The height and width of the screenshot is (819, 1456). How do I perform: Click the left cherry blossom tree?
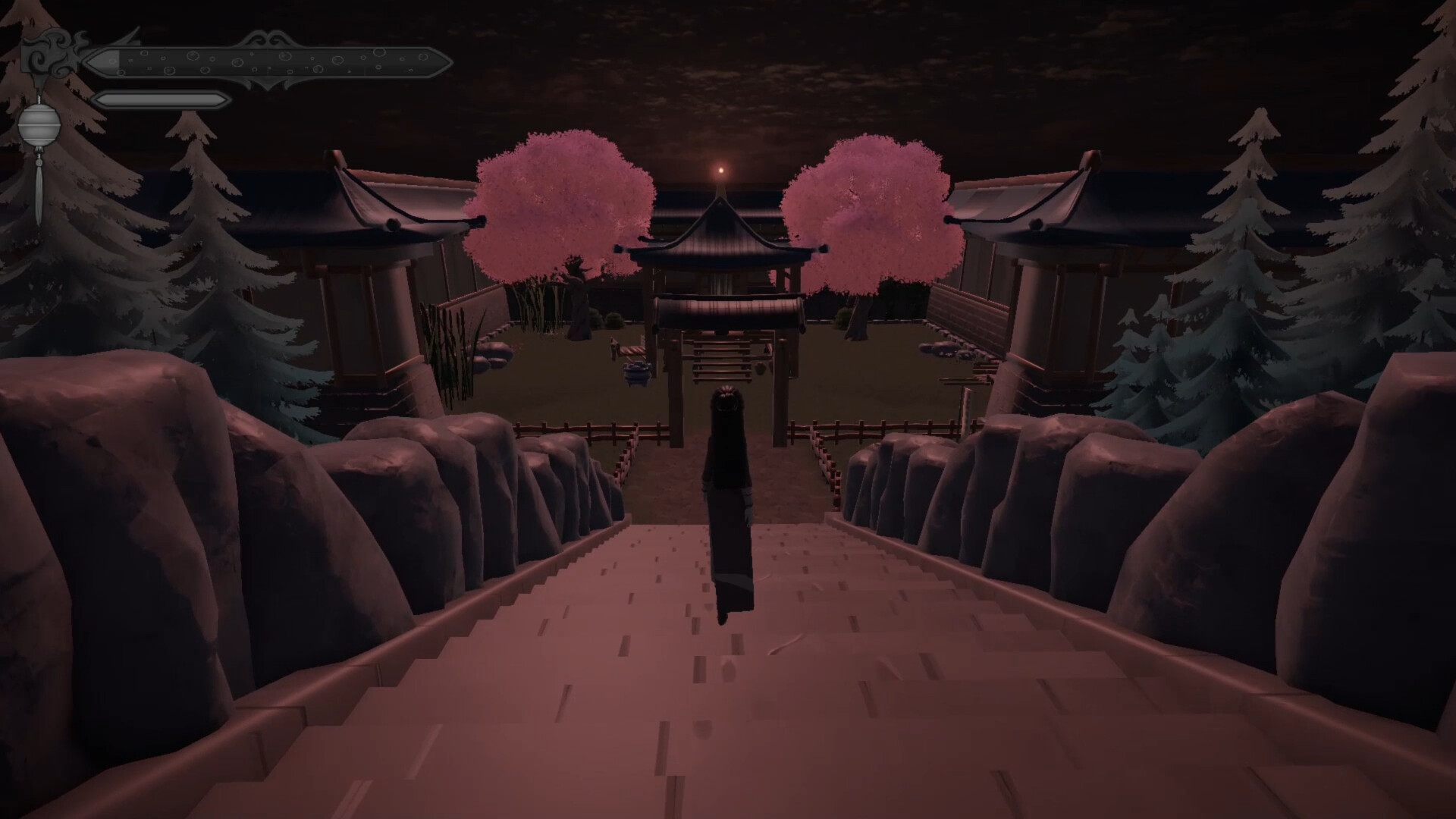click(561, 205)
